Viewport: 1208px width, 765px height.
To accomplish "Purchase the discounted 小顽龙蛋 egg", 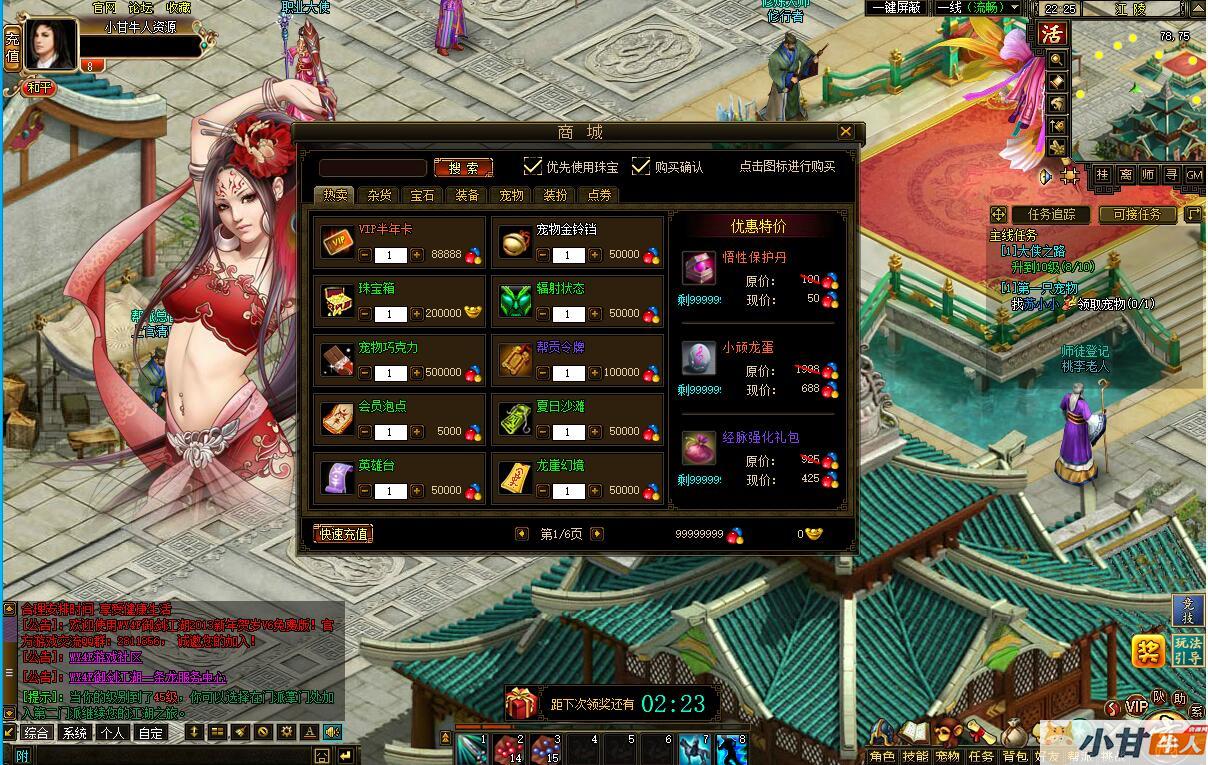I will (x=699, y=357).
